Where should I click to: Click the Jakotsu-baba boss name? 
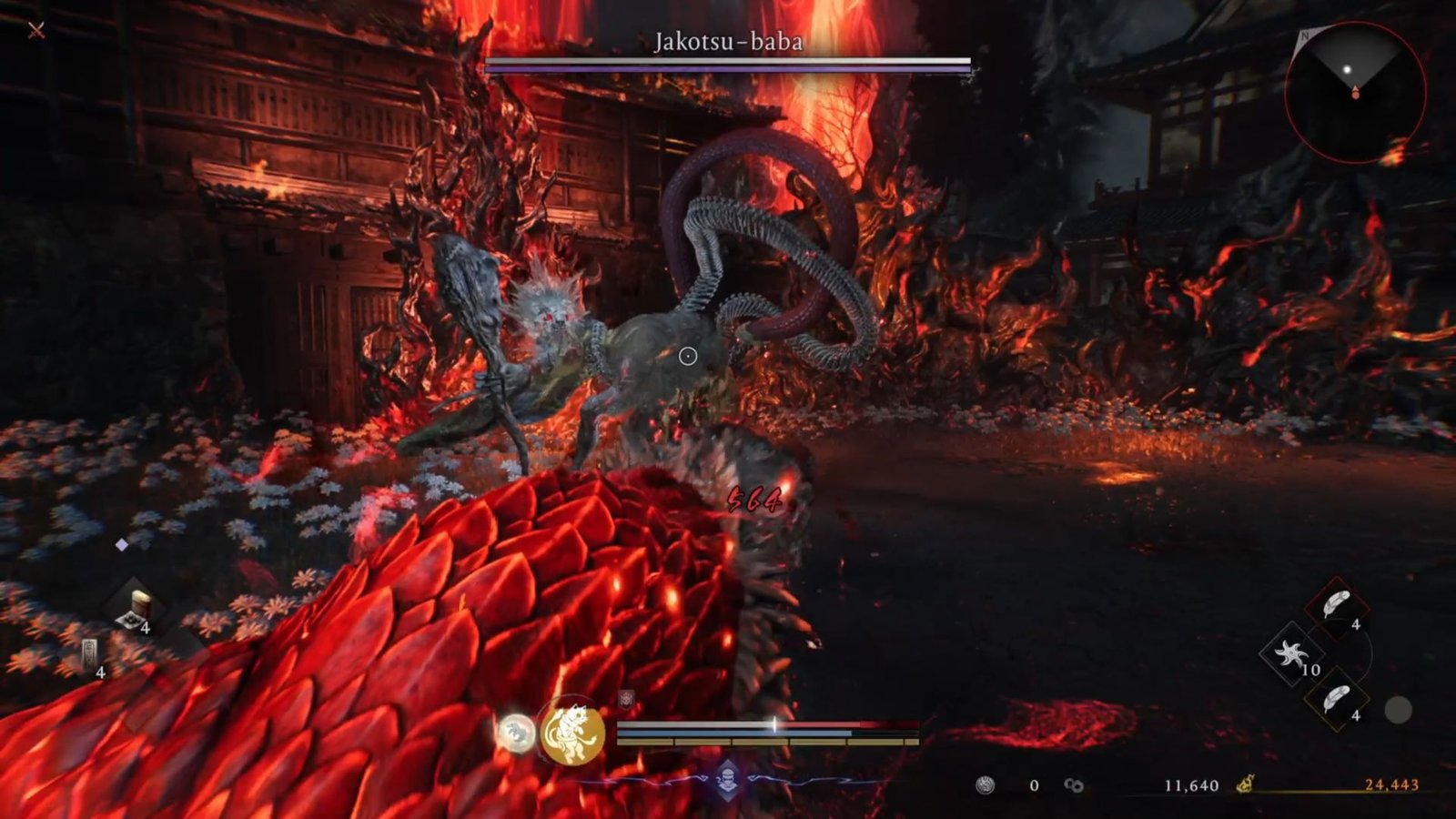coord(728,39)
